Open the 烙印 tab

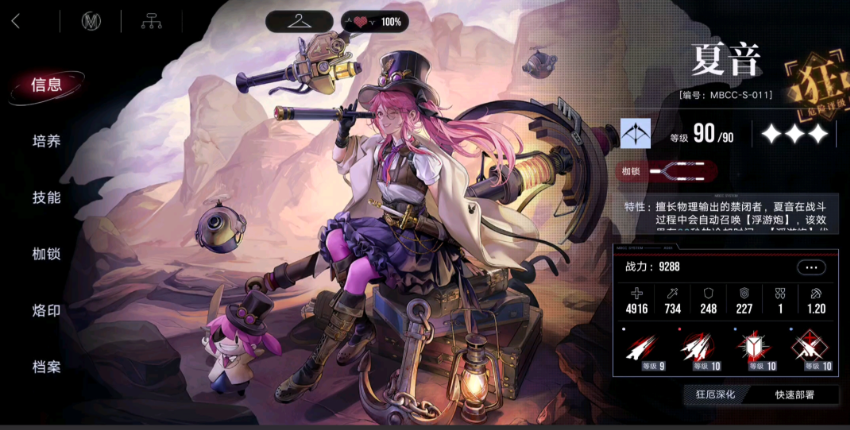point(47,311)
